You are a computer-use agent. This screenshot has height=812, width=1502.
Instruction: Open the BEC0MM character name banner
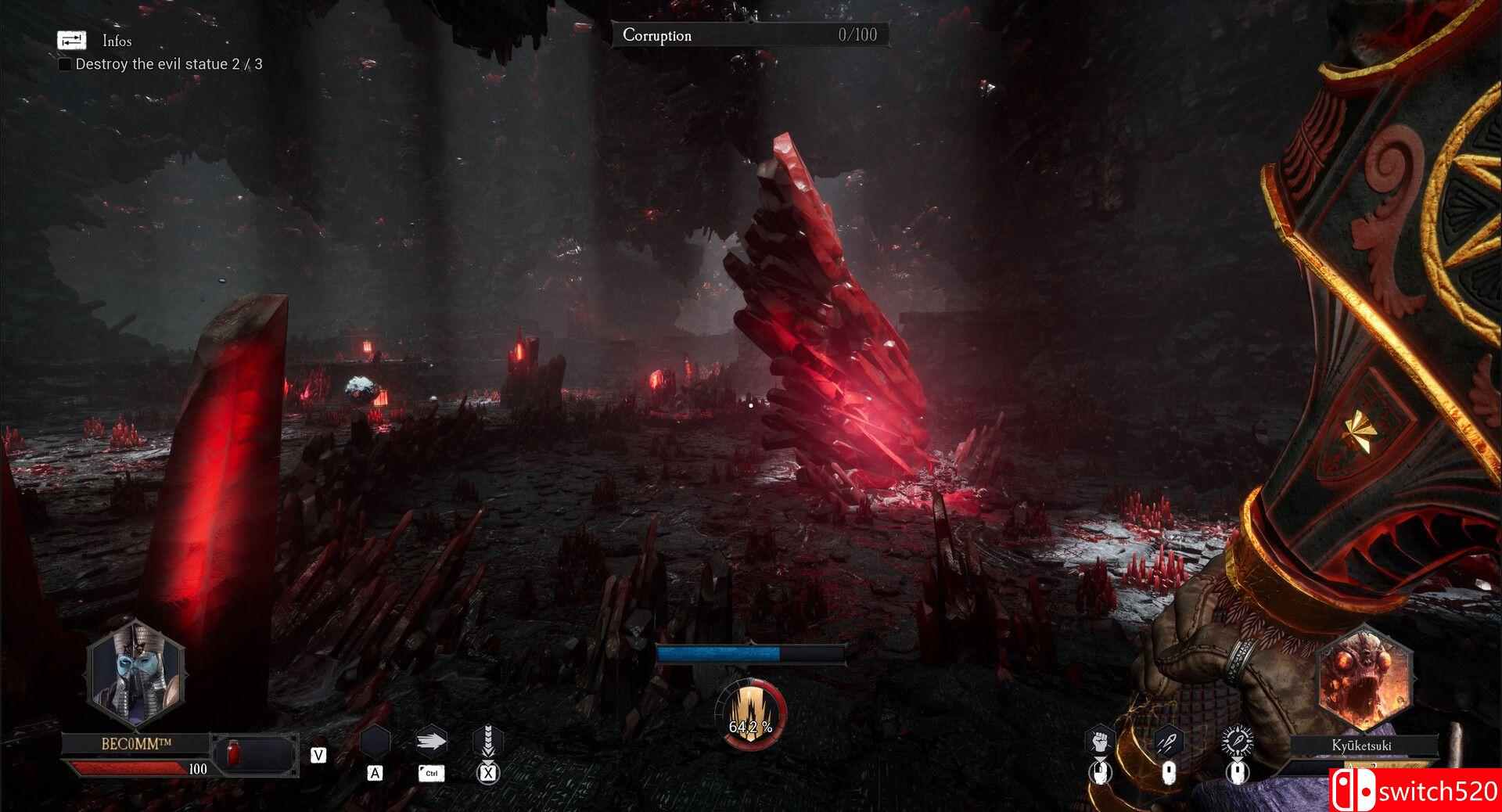137,744
